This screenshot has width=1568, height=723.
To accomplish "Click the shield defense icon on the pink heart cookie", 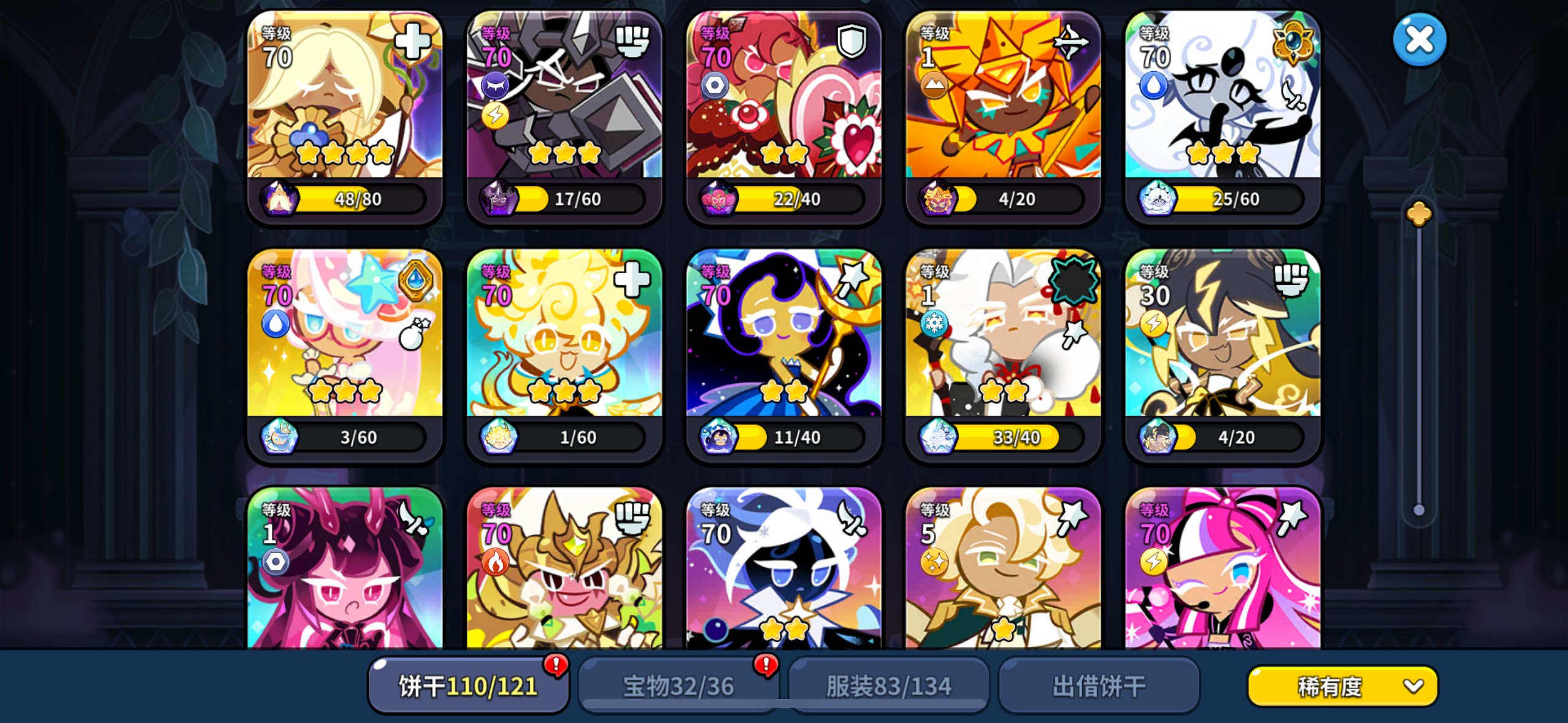I will (x=853, y=41).
